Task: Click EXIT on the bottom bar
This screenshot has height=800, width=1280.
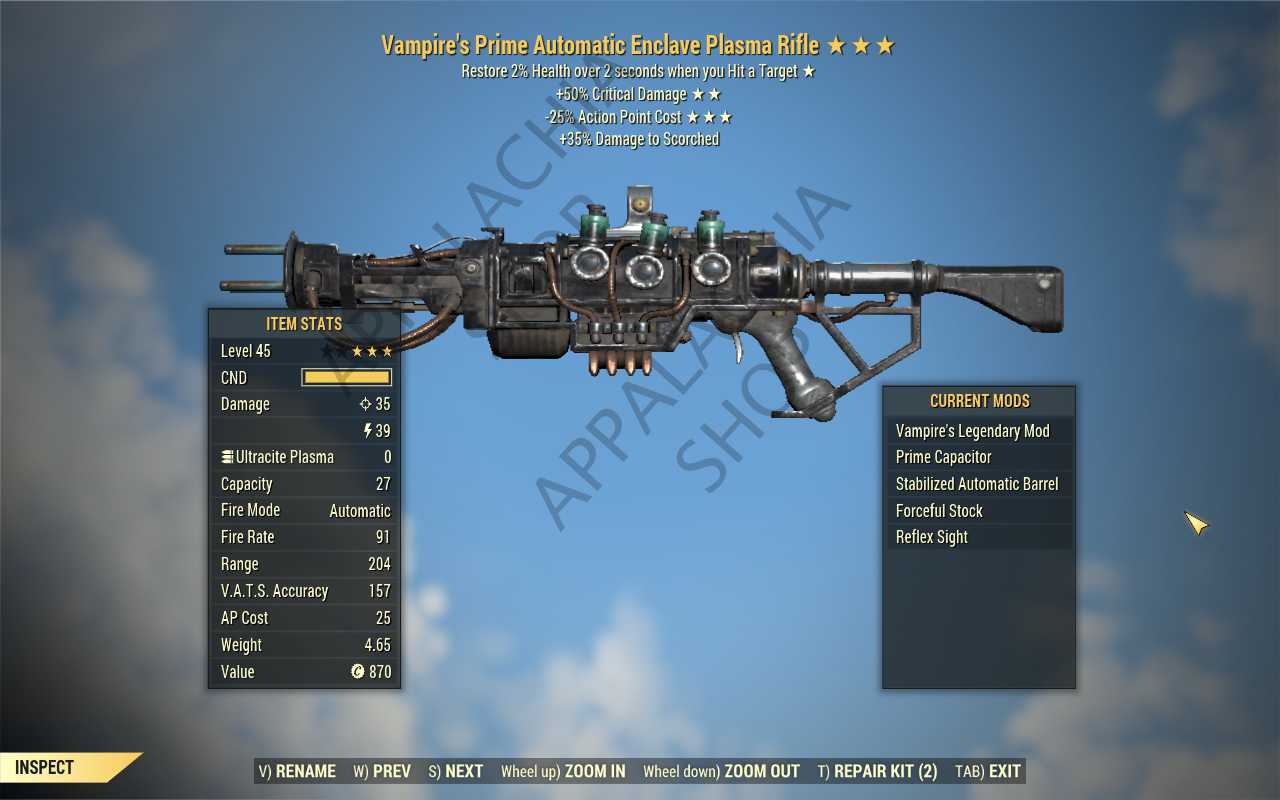Action: tap(987, 771)
